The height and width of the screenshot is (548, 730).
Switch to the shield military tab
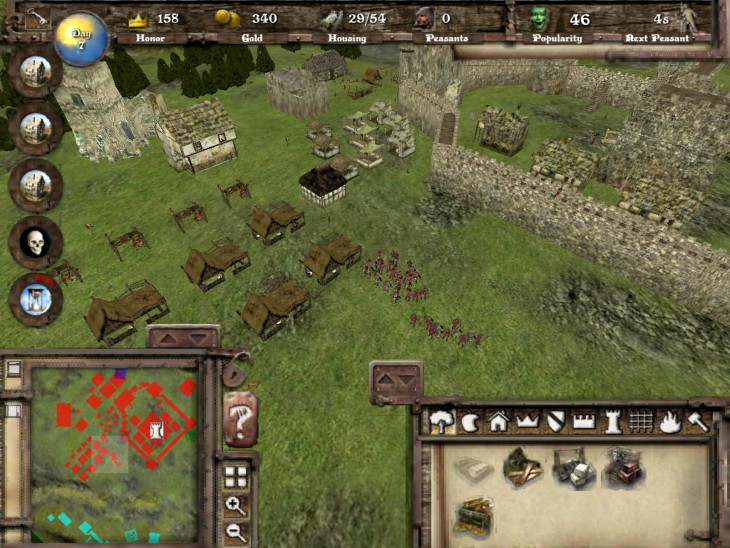pos(556,422)
